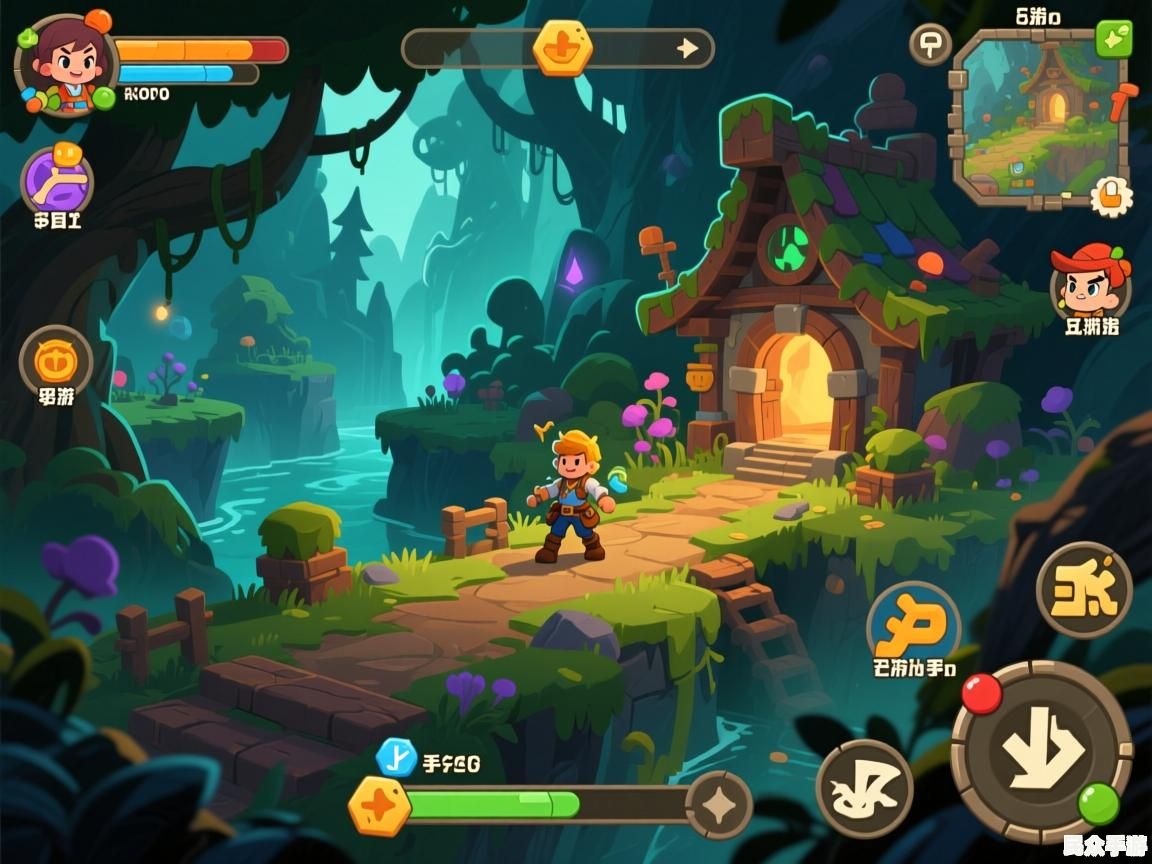The image size is (1152, 864).
Task: Select the blue hexagon icon above the green bar
Action: point(396,757)
